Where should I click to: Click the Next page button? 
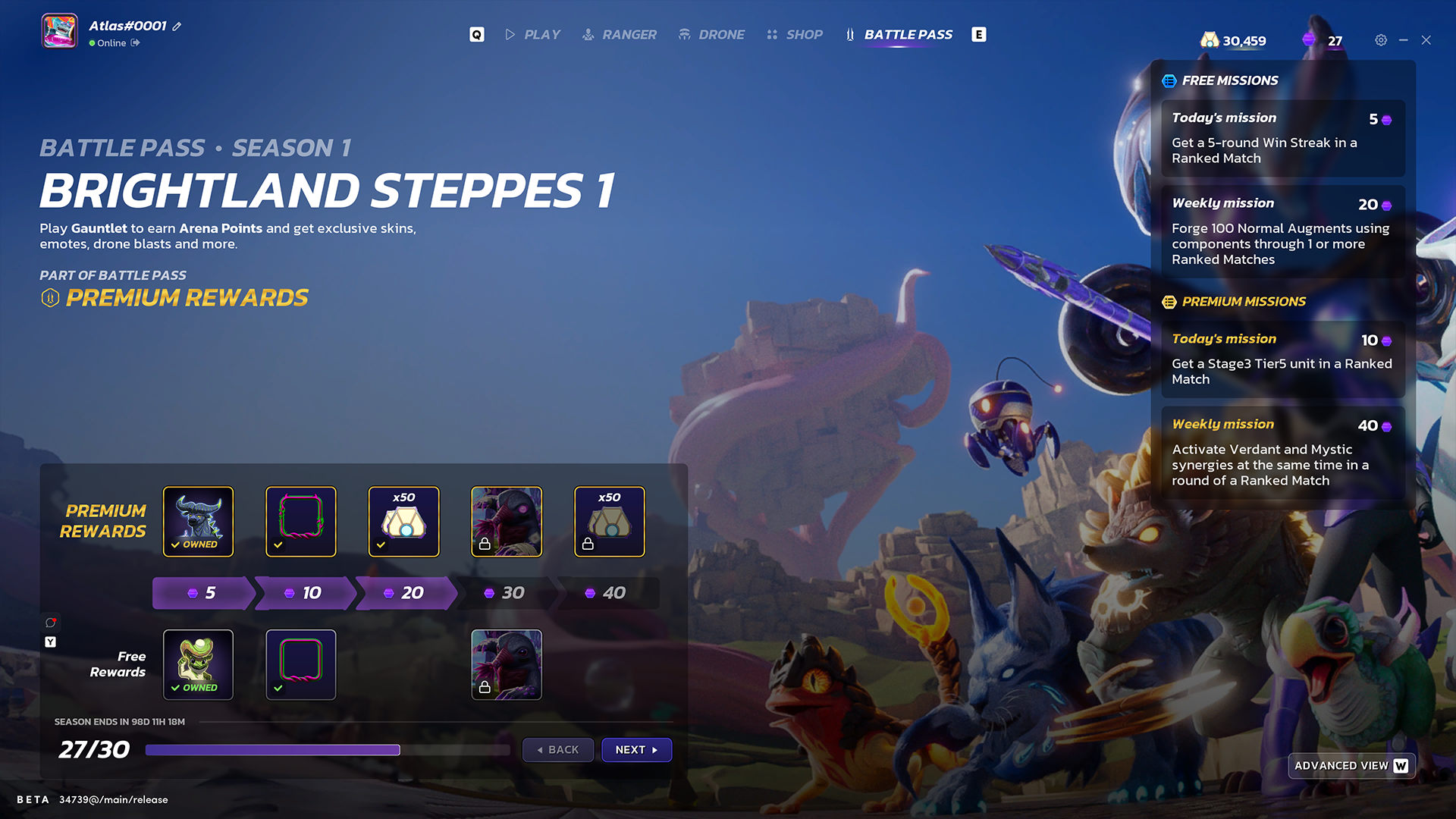pyautogui.click(x=636, y=749)
